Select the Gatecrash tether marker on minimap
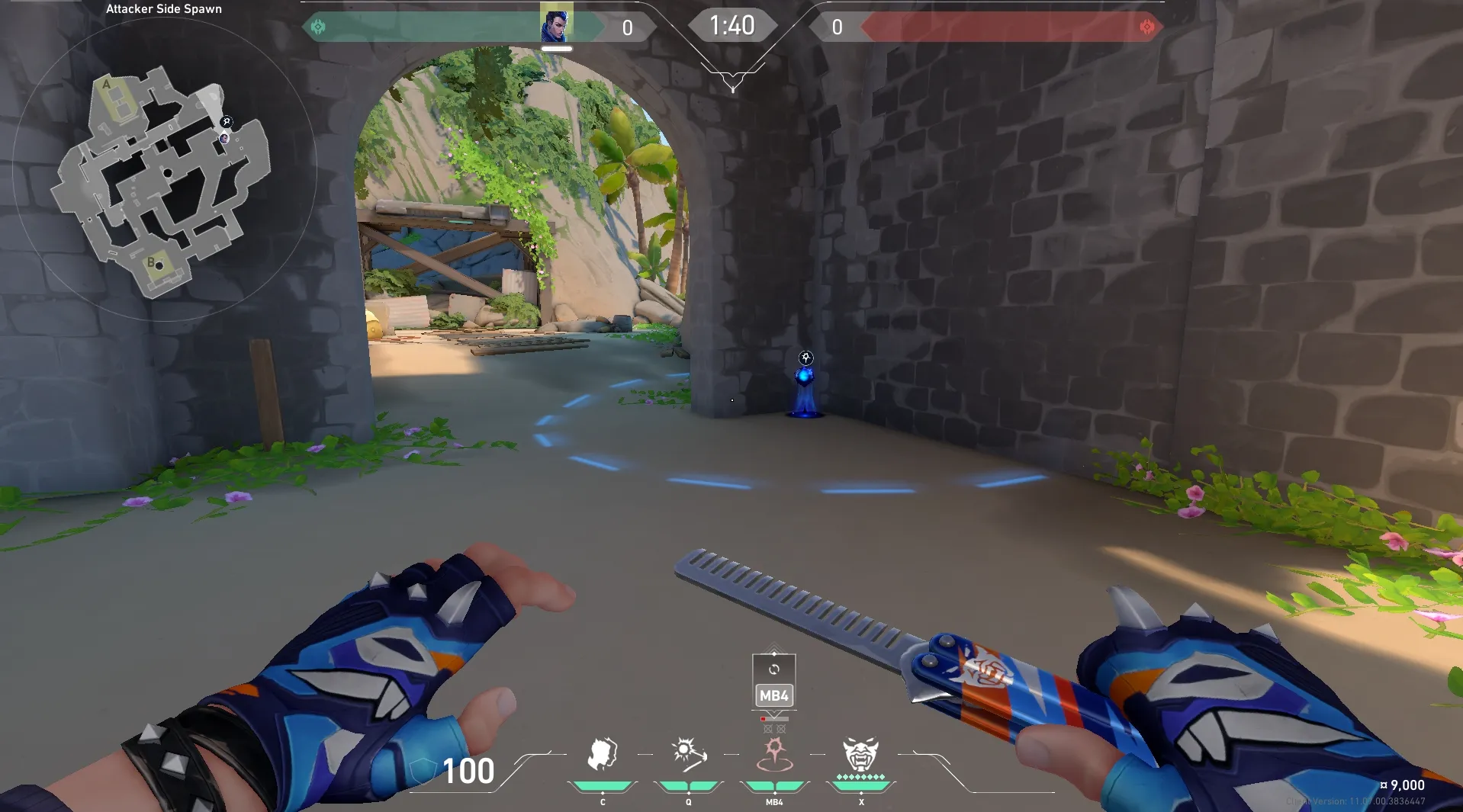 coord(227,122)
